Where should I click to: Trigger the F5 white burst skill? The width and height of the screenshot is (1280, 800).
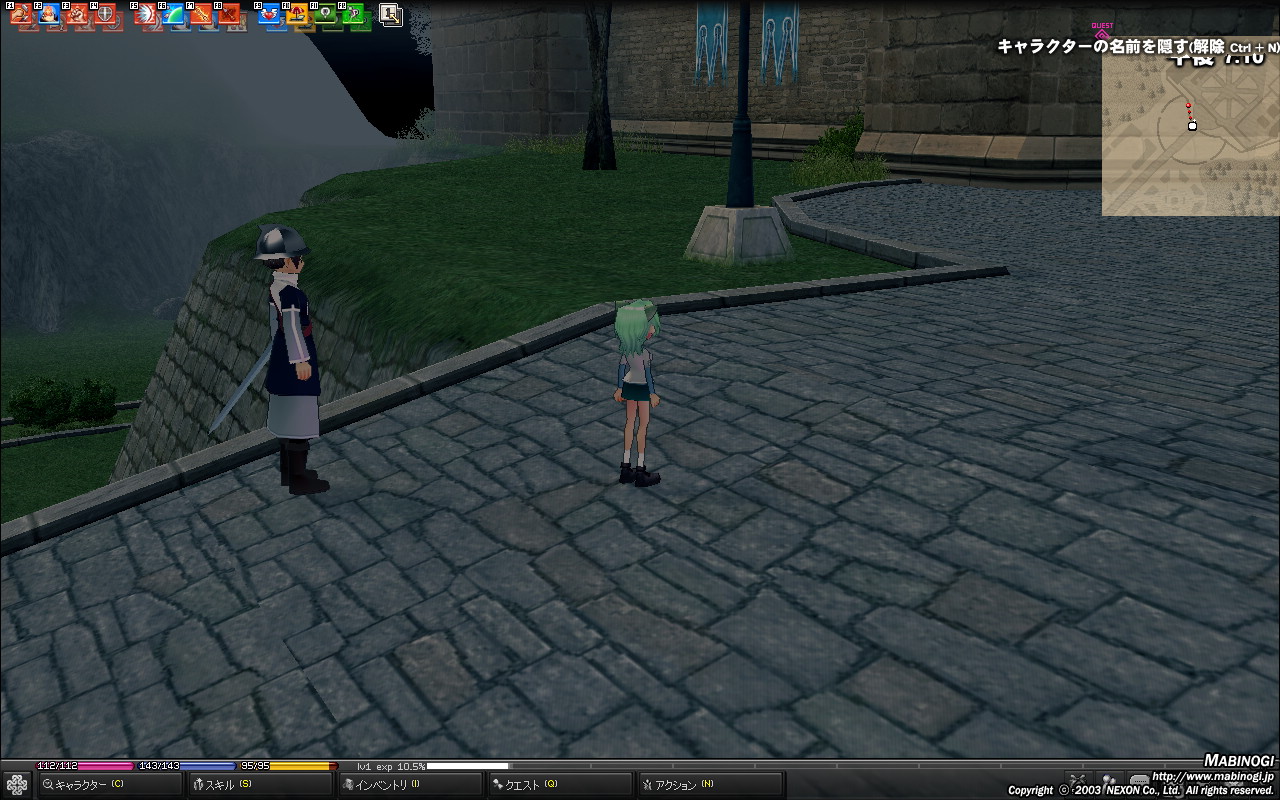click(146, 15)
